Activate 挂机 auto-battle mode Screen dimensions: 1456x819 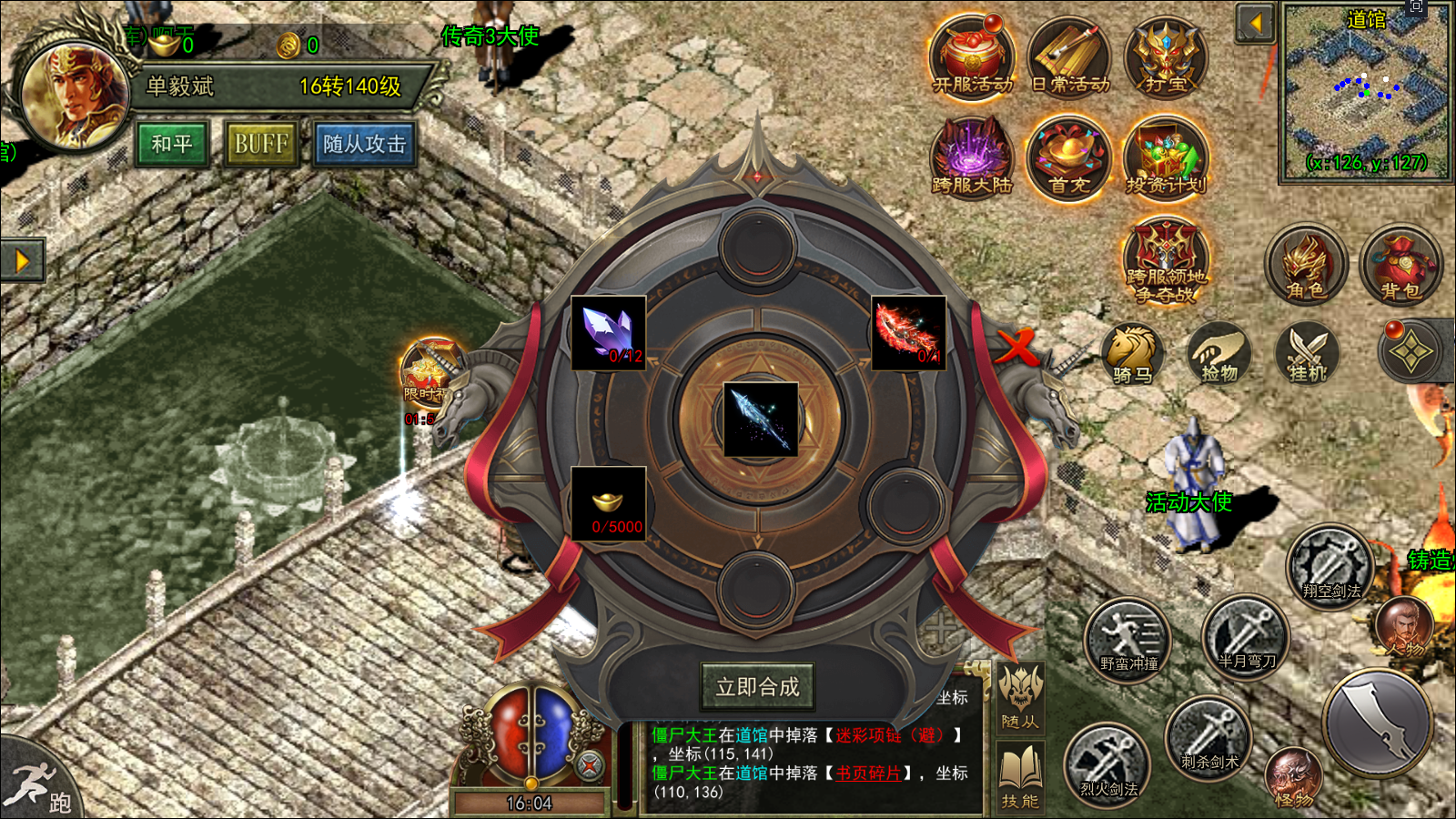pos(1308,353)
